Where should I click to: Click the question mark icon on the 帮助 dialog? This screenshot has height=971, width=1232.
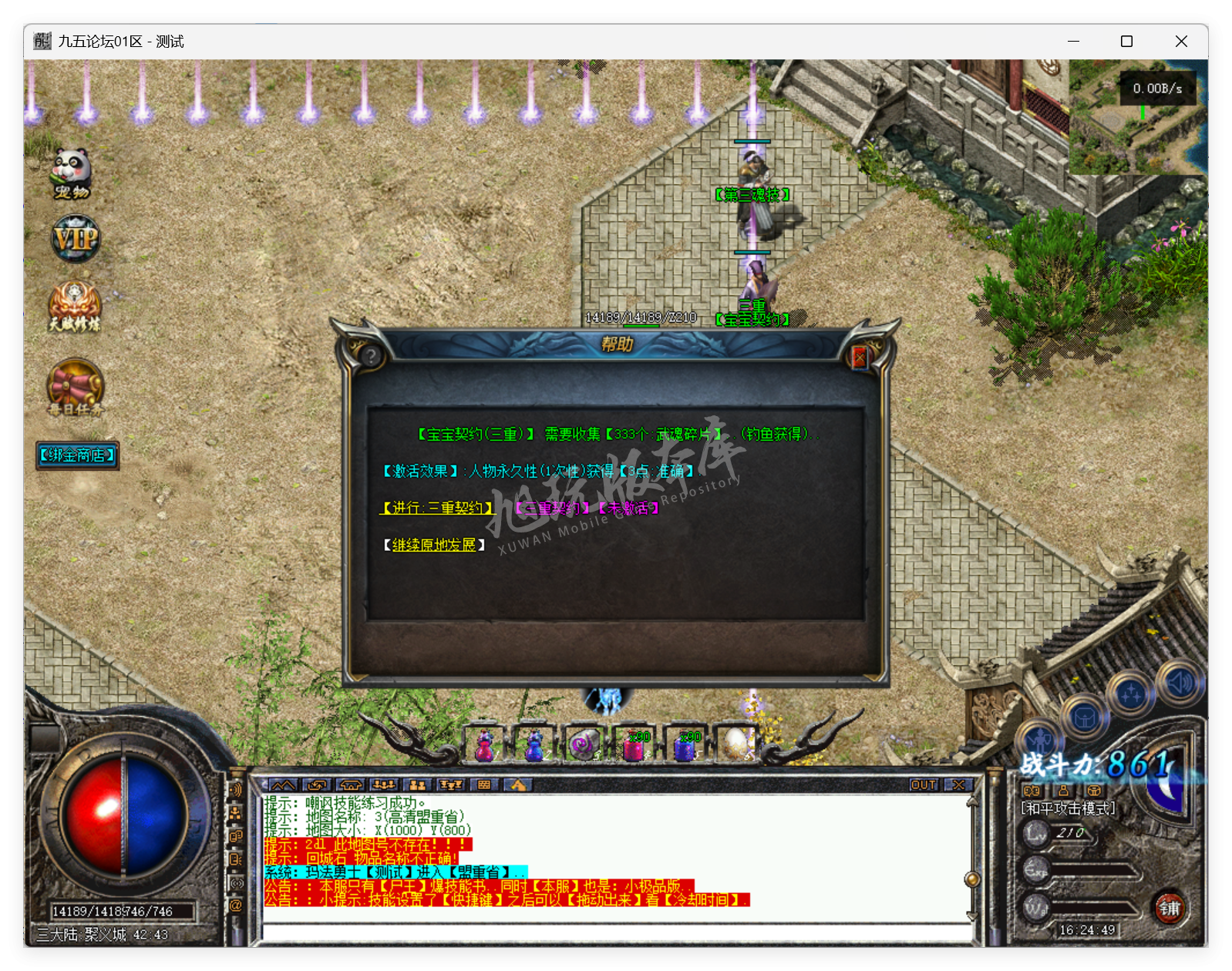click(x=371, y=355)
